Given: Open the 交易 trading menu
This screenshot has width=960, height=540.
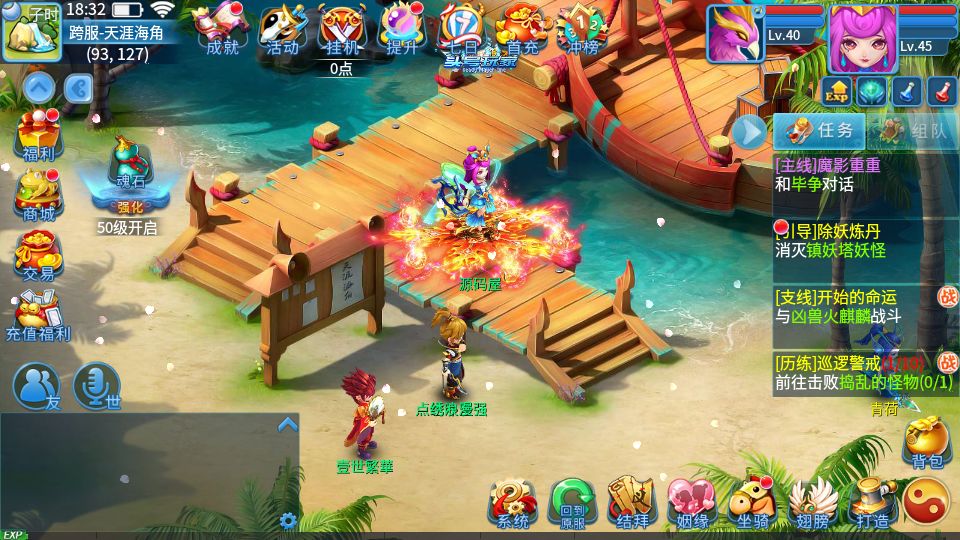Looking at the screenshot, I should click(38, 253).
